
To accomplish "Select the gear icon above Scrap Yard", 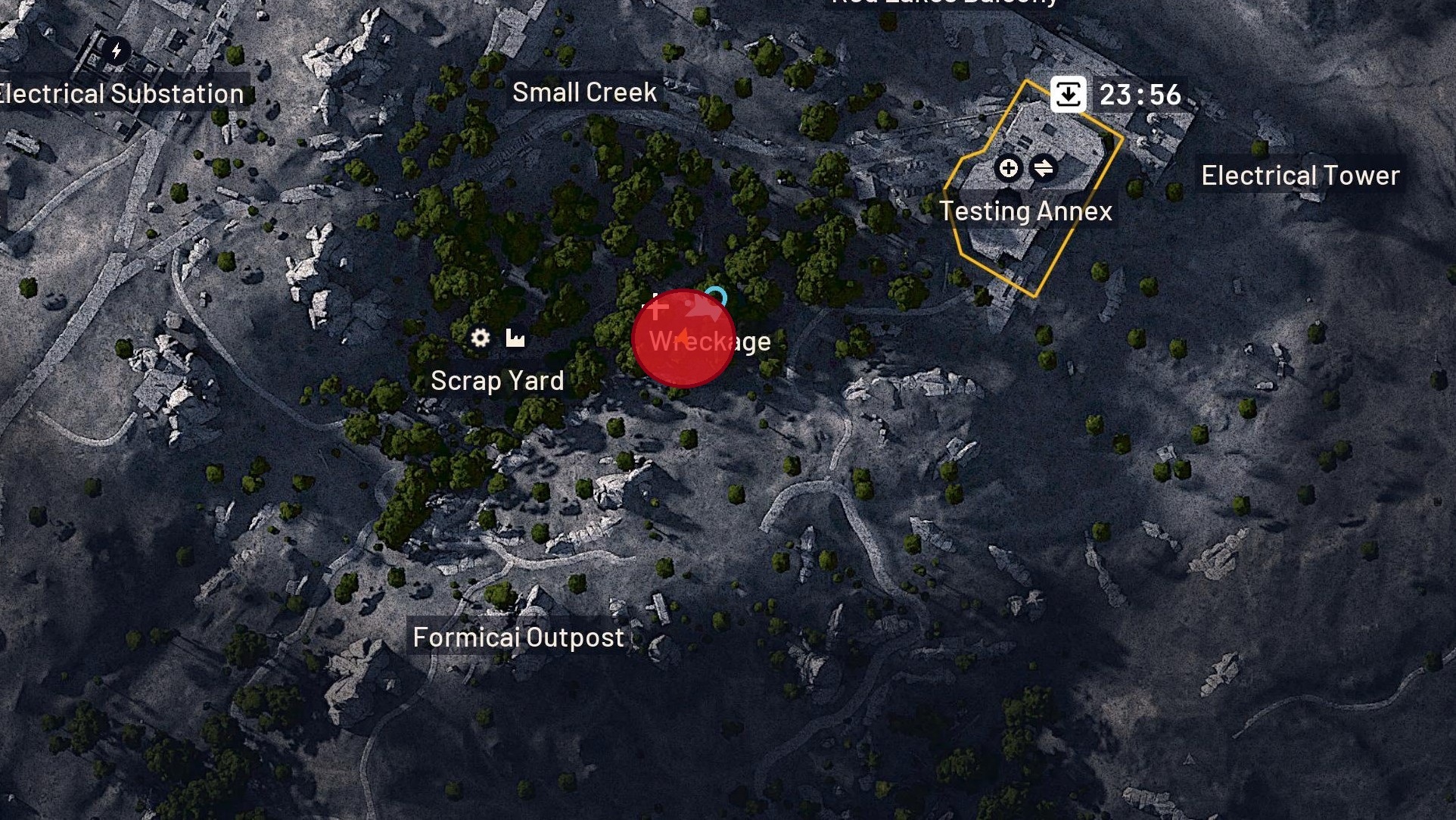I will click(x=480, y=338).
